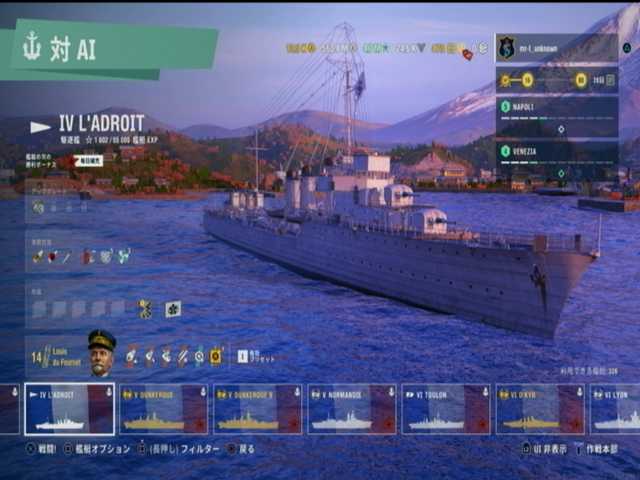640x480 pixels.
Task: Select the V Normandie ship card
Action: 351,409
